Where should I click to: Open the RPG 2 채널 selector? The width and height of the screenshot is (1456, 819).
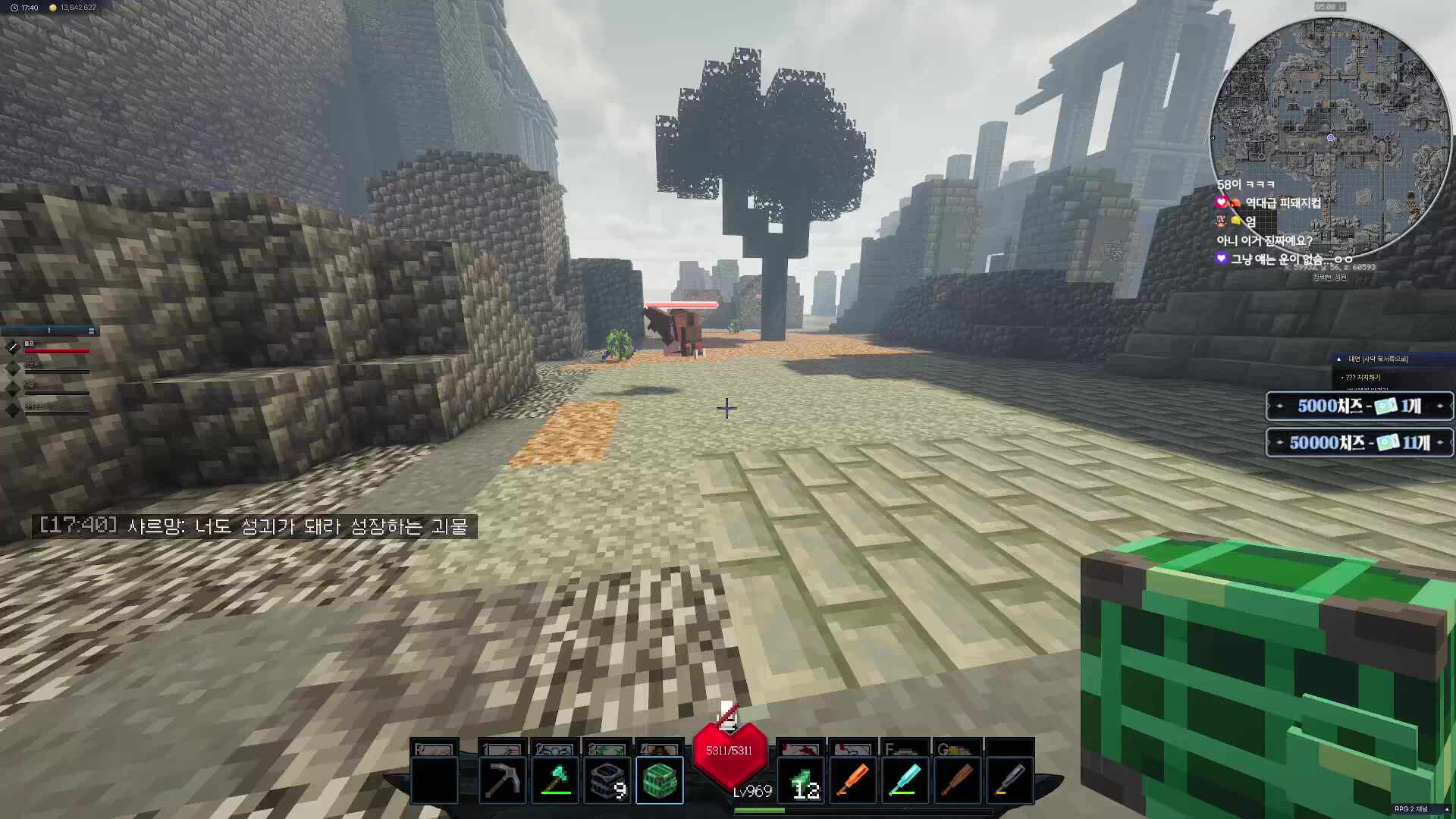click(x=1415, y=809)
